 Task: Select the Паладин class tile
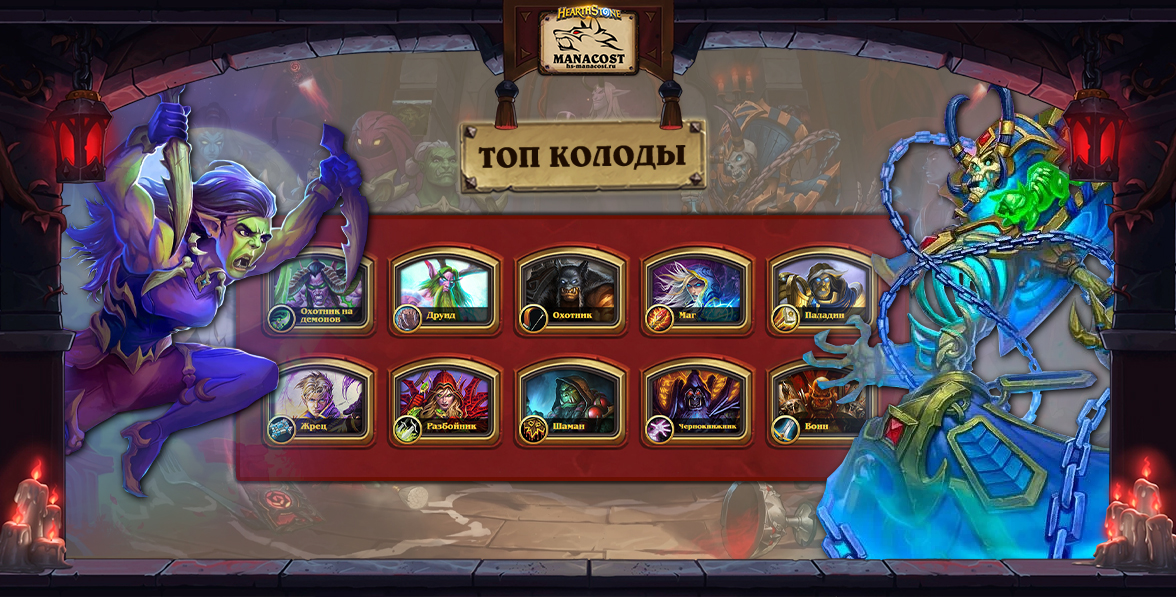pos(822,291)
